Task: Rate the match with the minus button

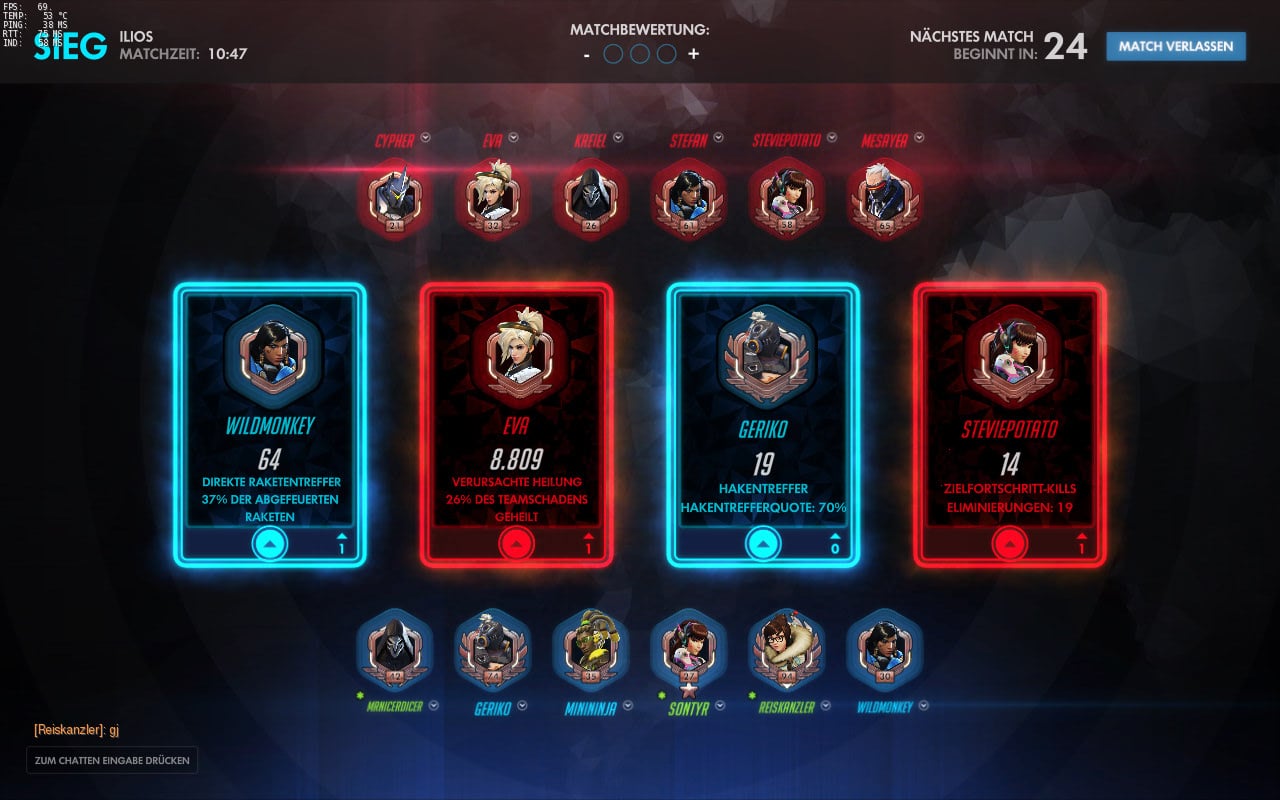Action: click(x=588, y=54)
